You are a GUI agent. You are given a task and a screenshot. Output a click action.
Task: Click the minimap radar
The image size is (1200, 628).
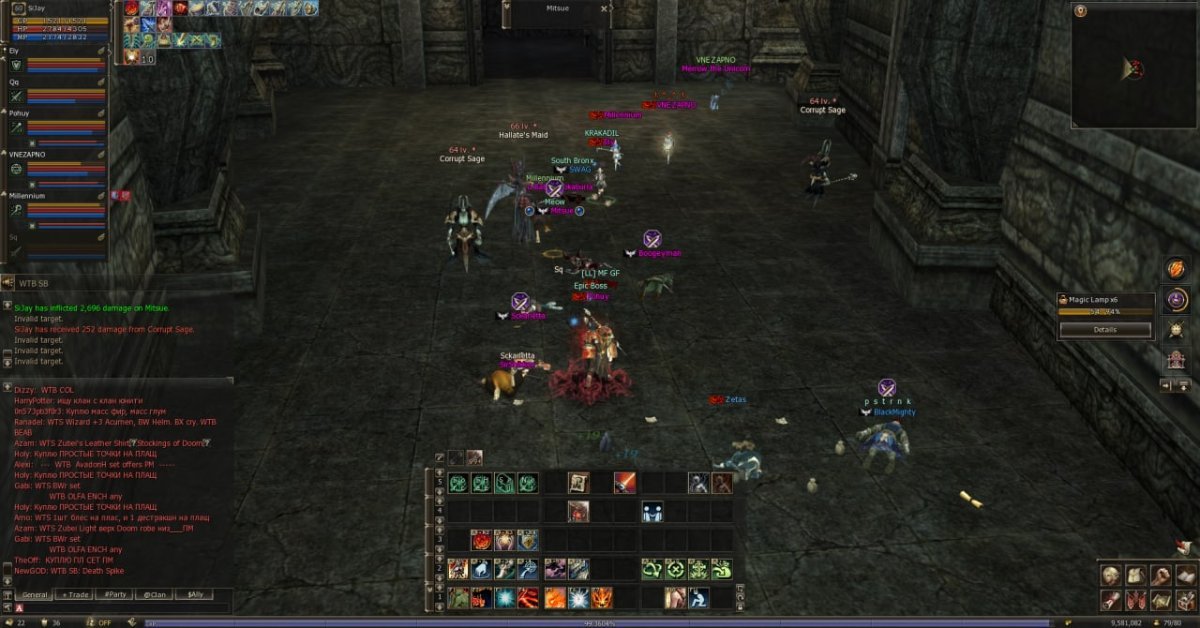click(1134, 67)
